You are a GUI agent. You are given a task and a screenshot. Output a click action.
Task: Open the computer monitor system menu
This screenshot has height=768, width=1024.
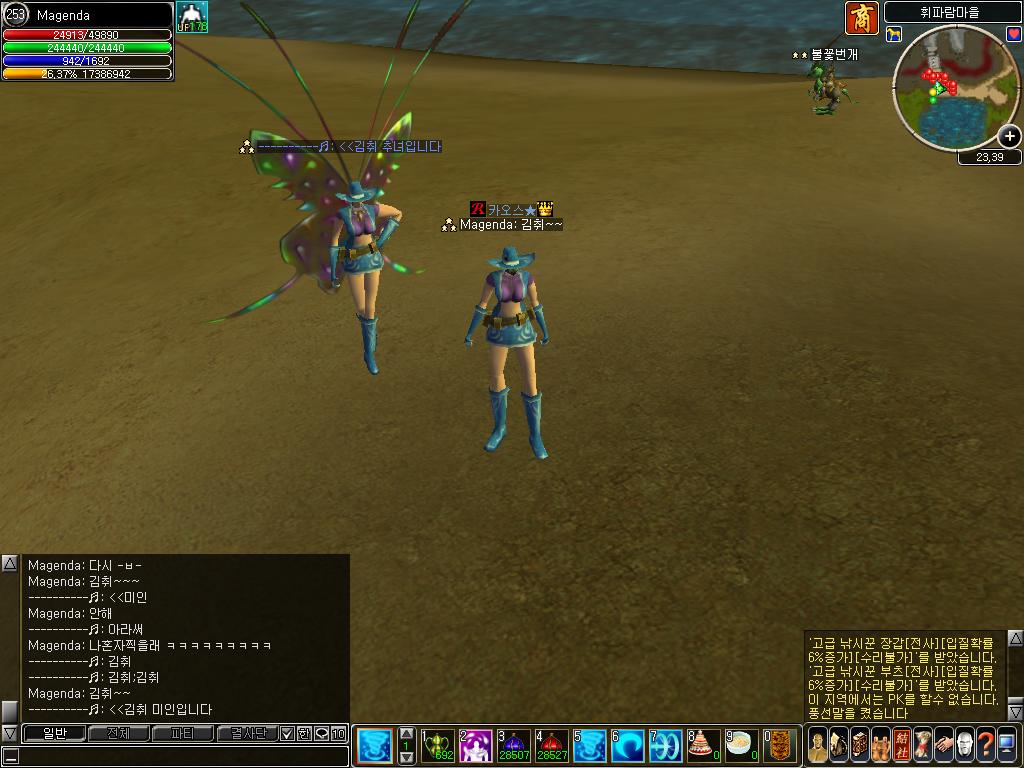click(x=1007, y=745)
